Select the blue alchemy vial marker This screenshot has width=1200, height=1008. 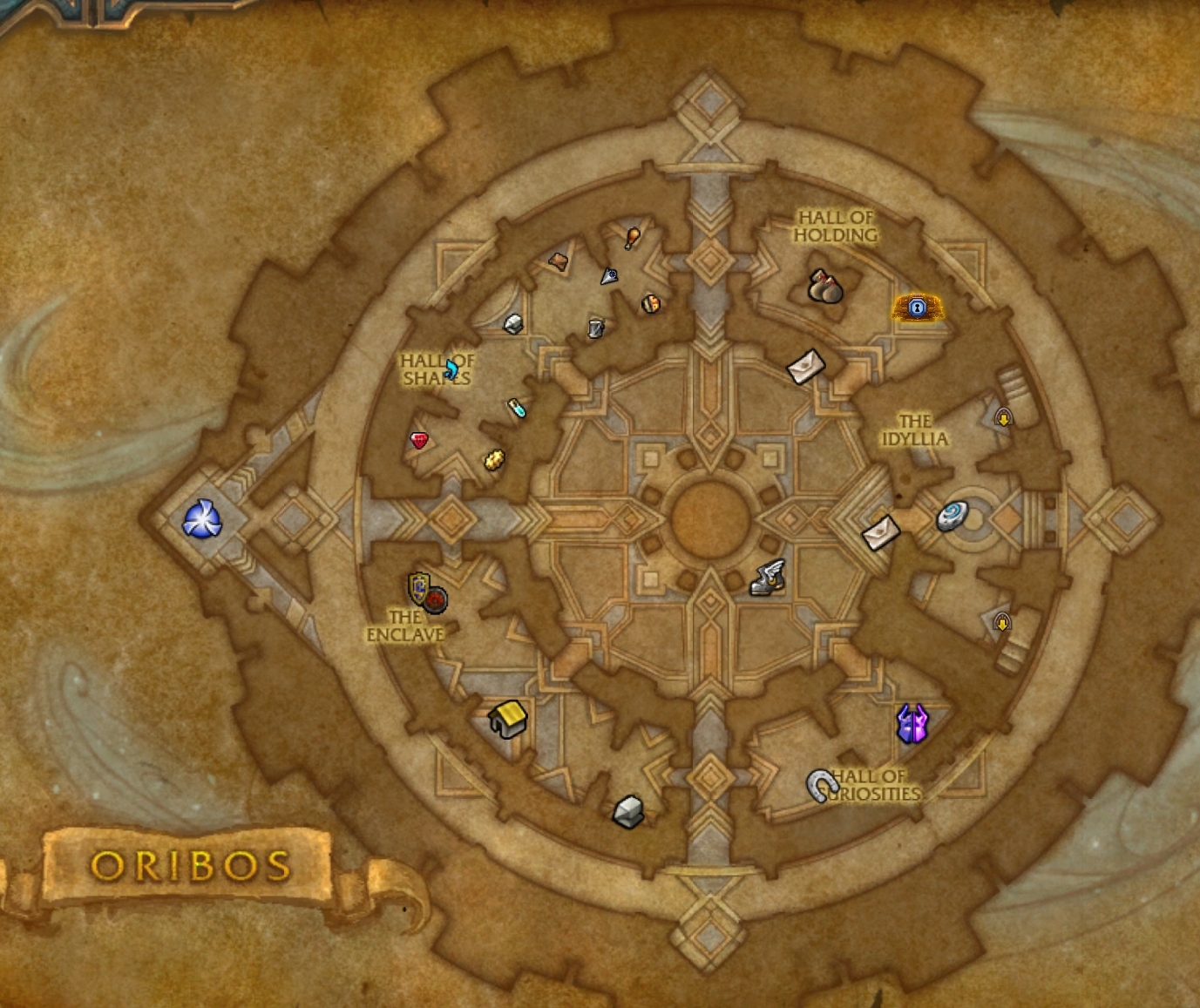click(x=517, y=407)
